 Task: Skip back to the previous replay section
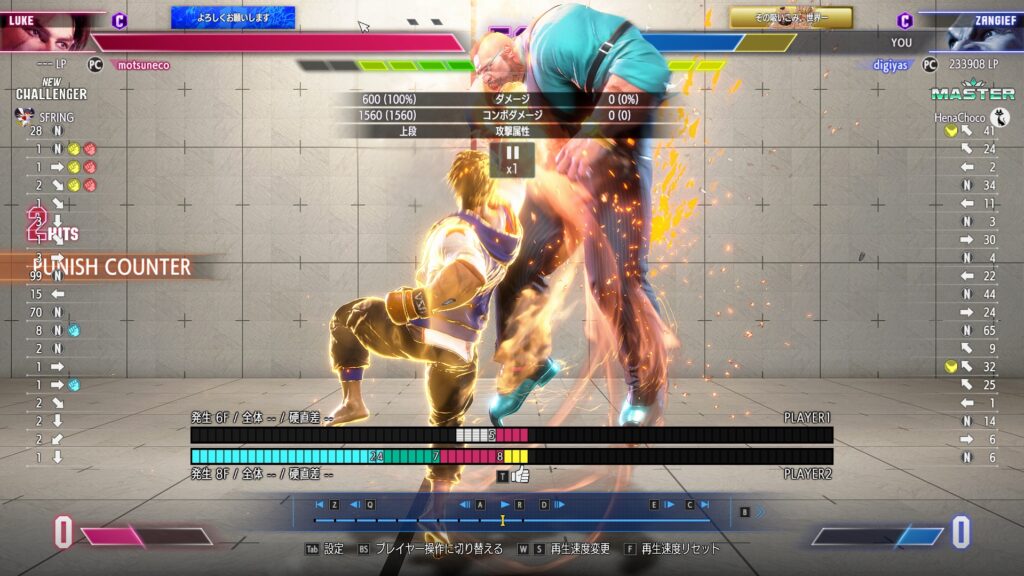point(356,505)
